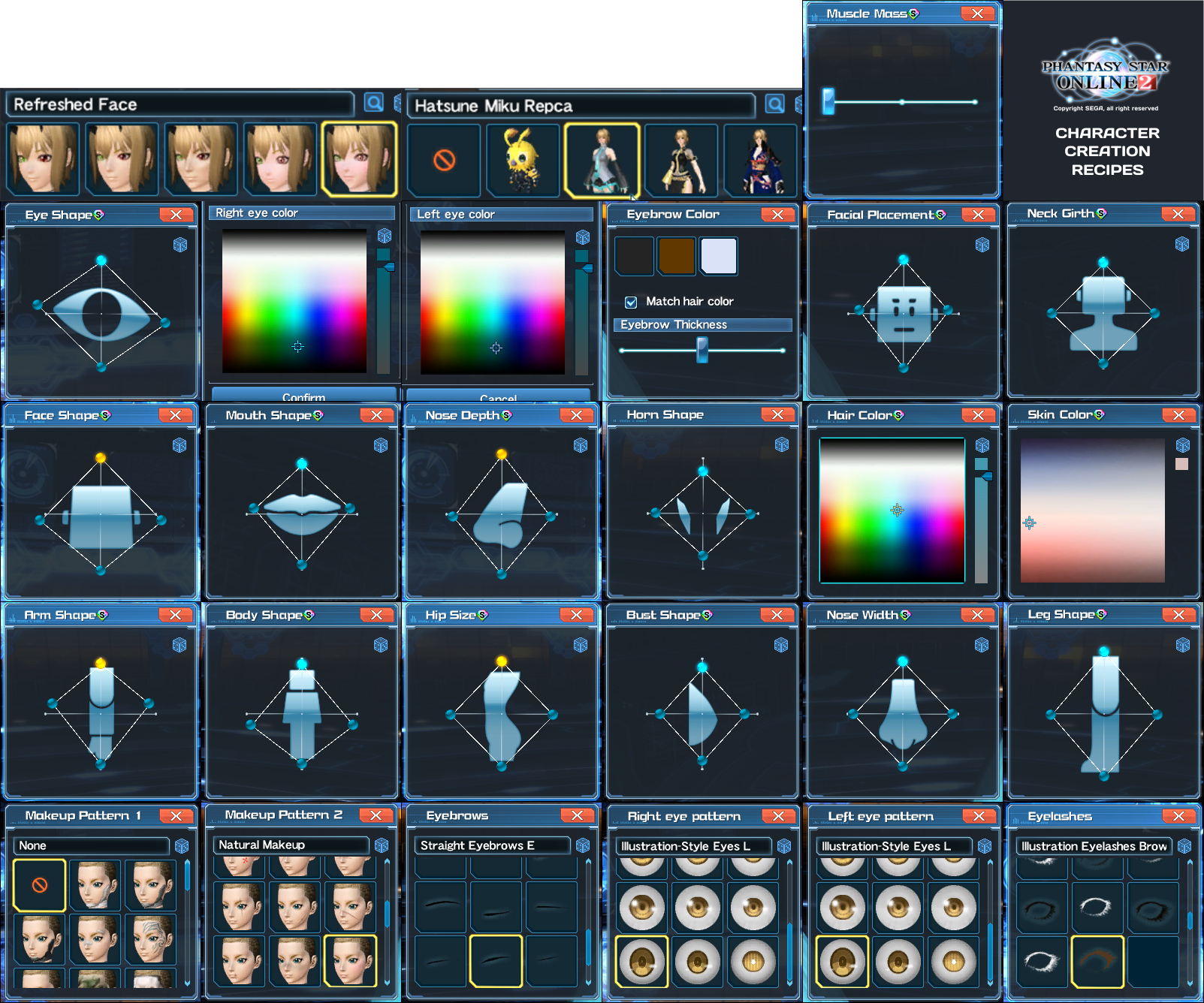Select the no-costume prohibition icon

443,159
